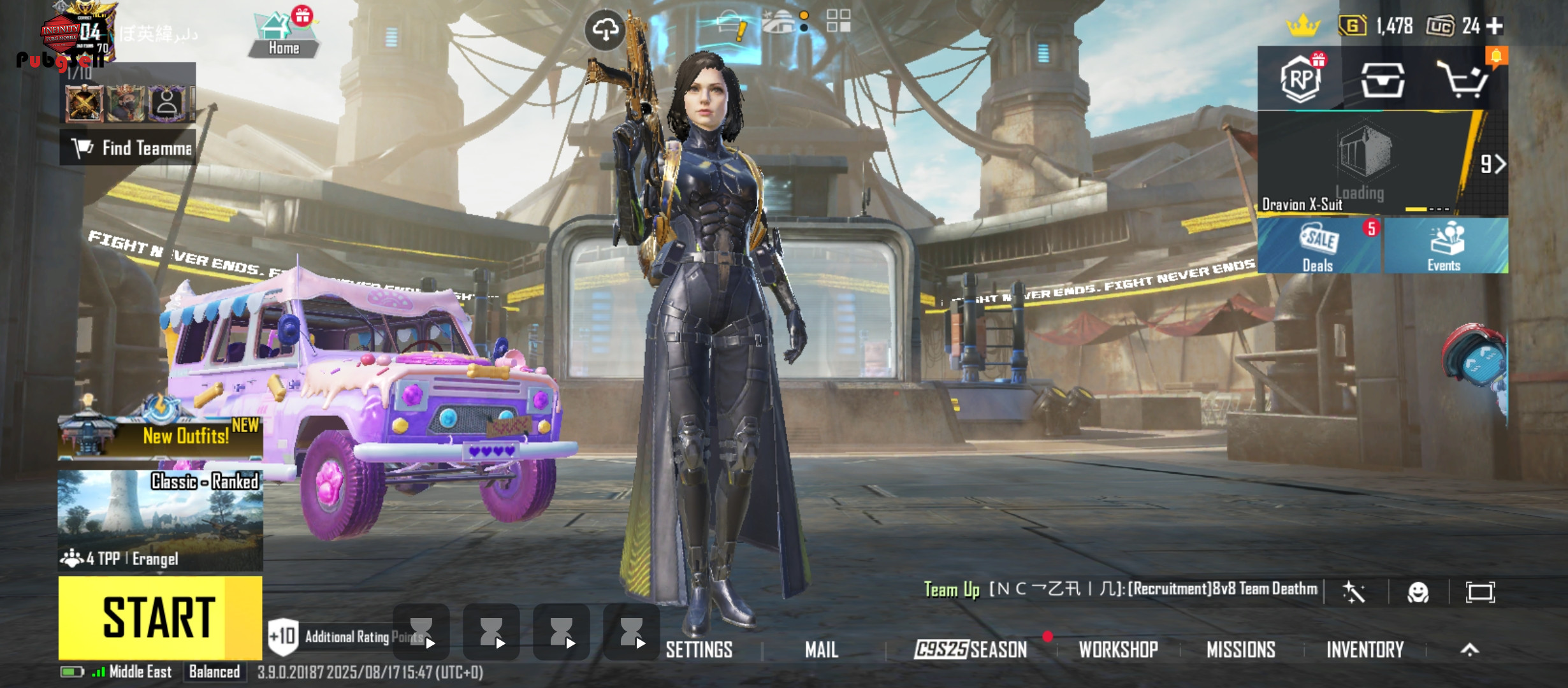This screenshot has height=688, width=1568.
Task: Go to the Home building
Action: click(x=283, y=35)
